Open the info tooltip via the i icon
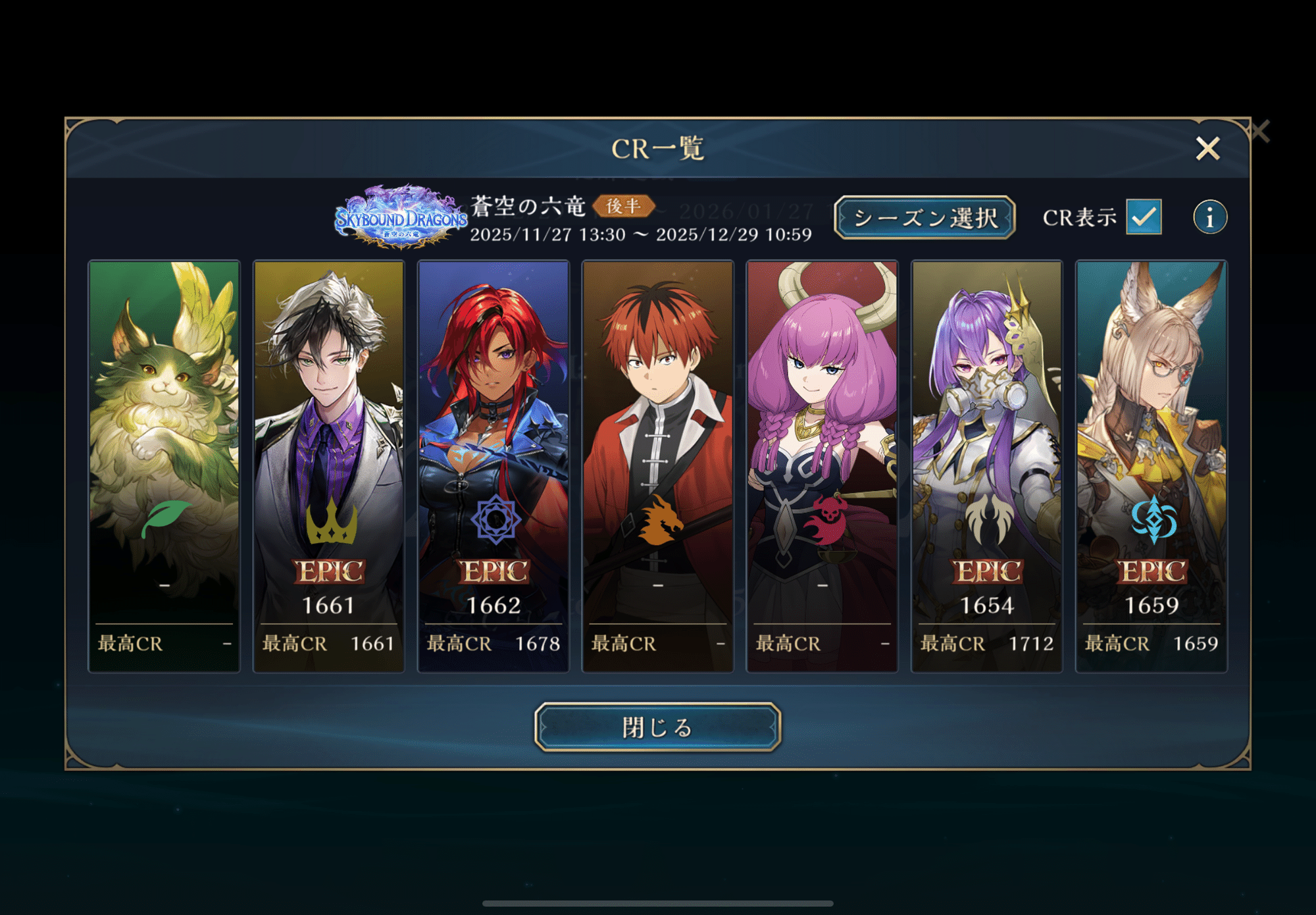The width and height of the screenshot is (1316, 915). (x=1210, y=216)
